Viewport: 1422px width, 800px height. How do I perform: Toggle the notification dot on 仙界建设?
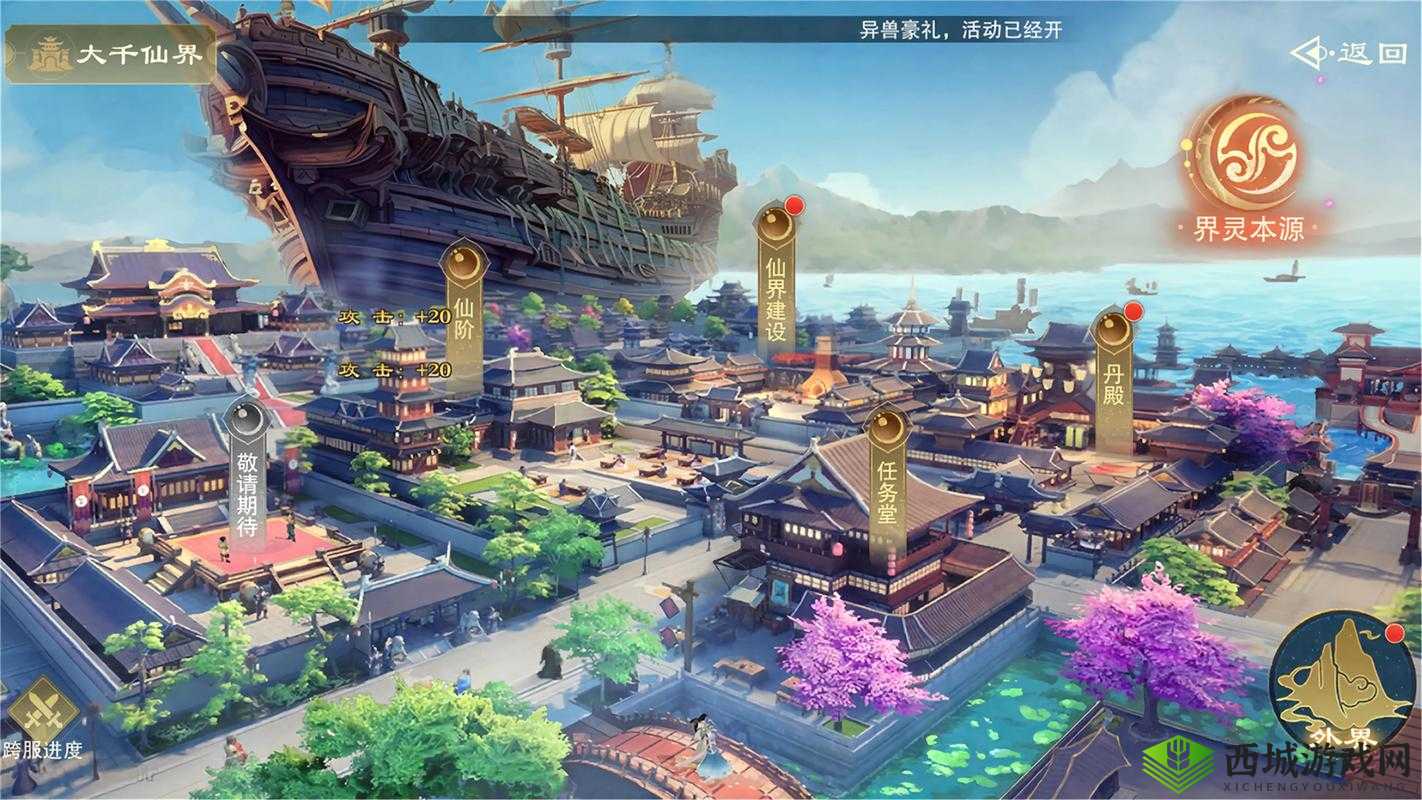click(x=796, y=204)
